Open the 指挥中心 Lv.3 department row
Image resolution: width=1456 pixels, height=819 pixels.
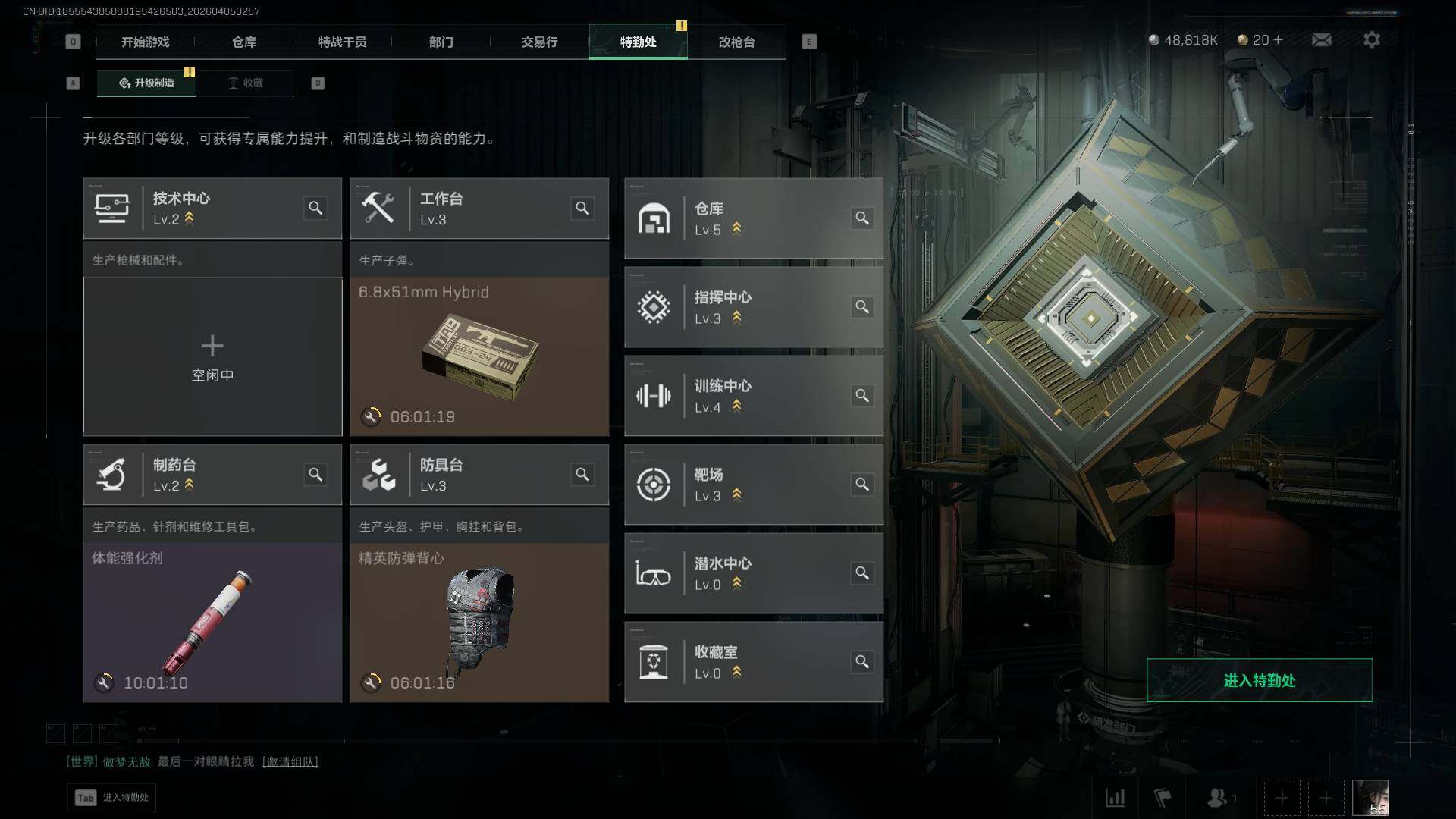pos(753,307)
